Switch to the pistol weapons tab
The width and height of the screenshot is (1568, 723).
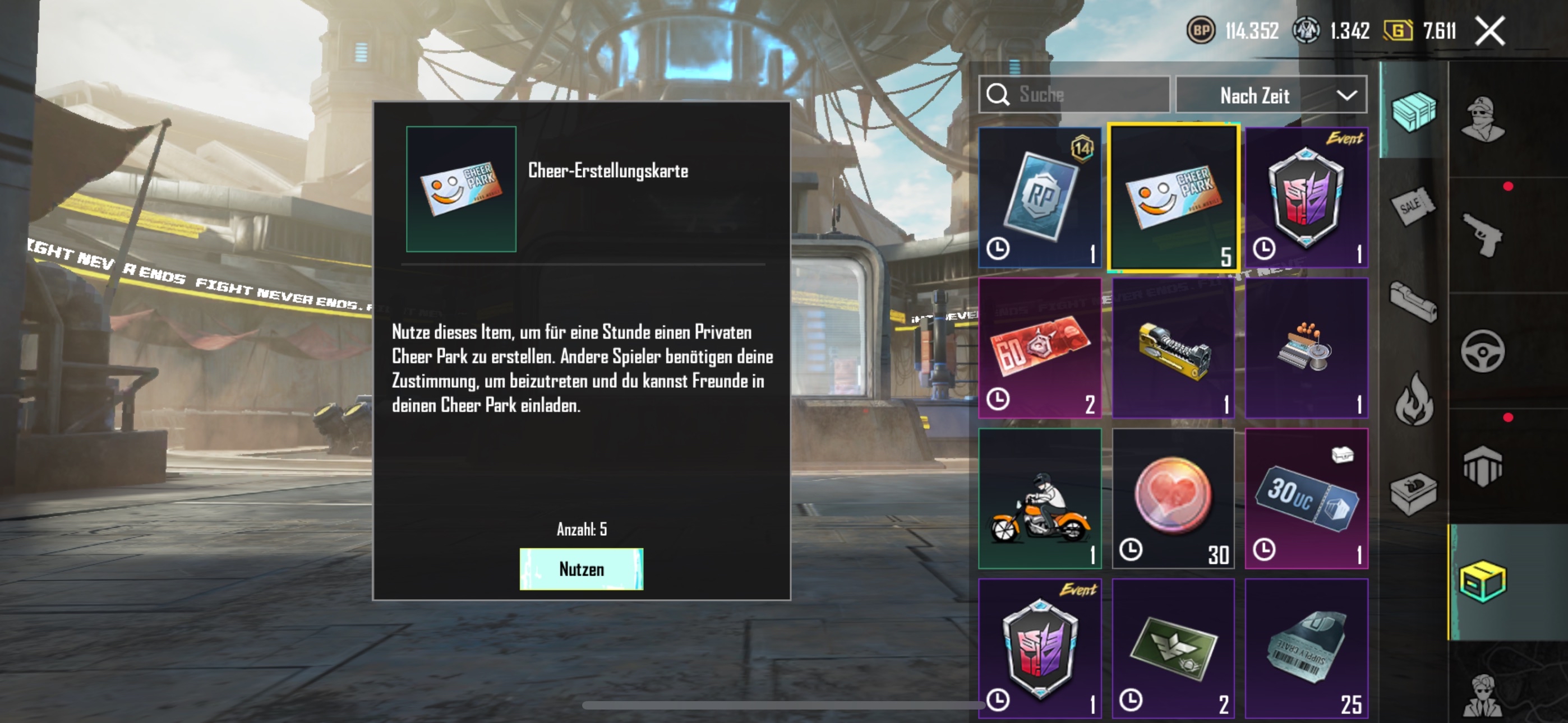click(1483, 235)
